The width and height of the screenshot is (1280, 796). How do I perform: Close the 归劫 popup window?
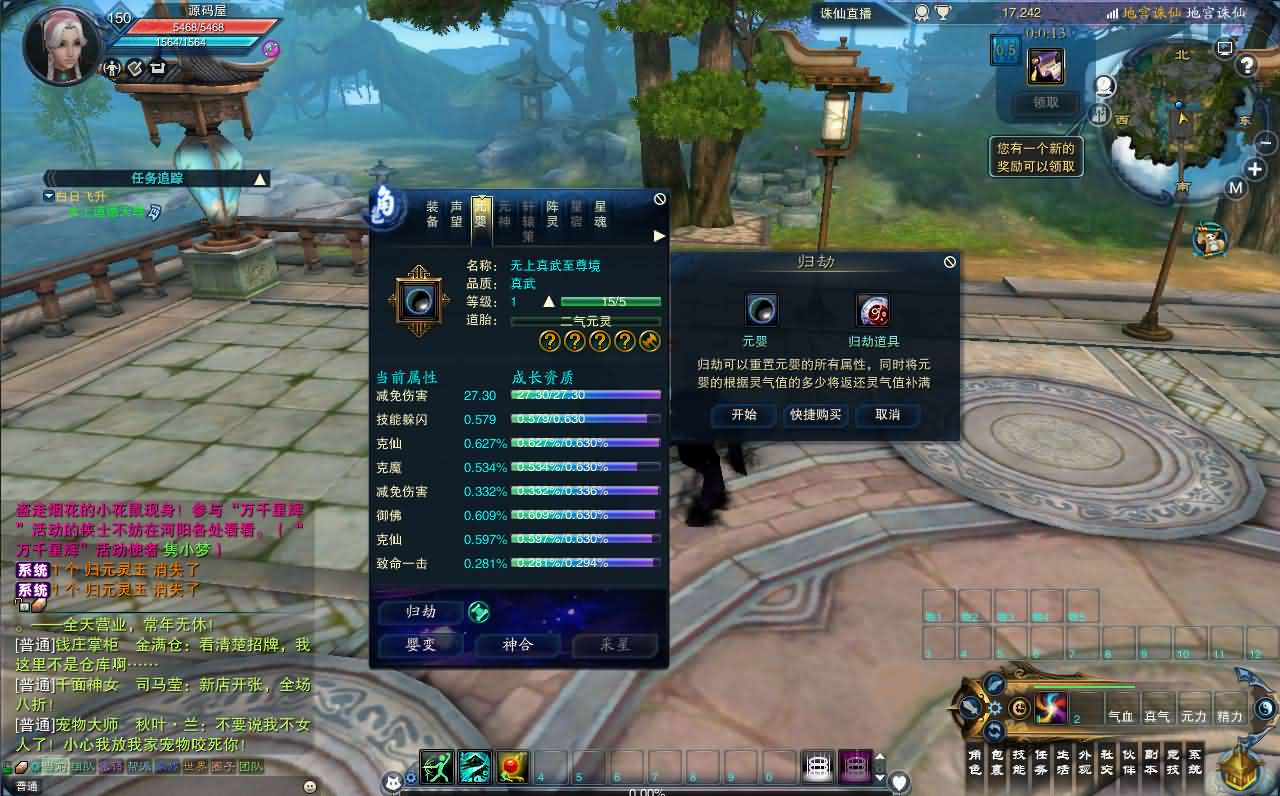click(x=949, y=262)
